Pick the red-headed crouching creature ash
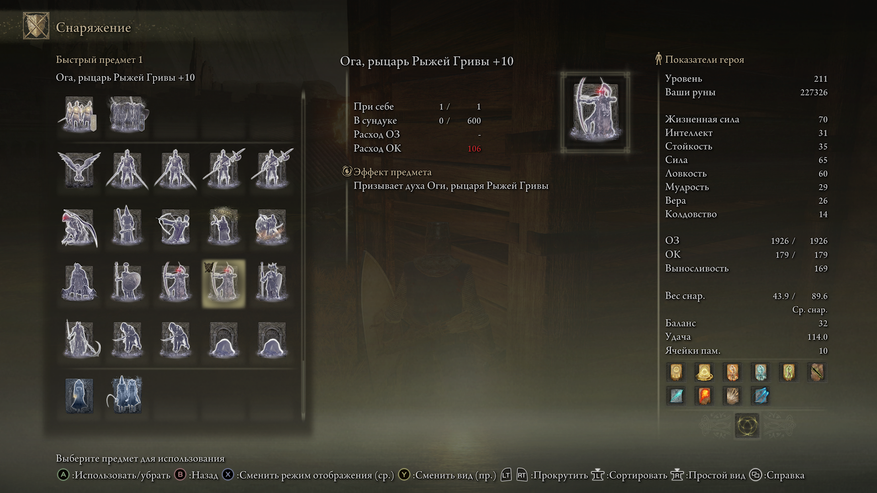The image size is (877, 493). [78, 226]
